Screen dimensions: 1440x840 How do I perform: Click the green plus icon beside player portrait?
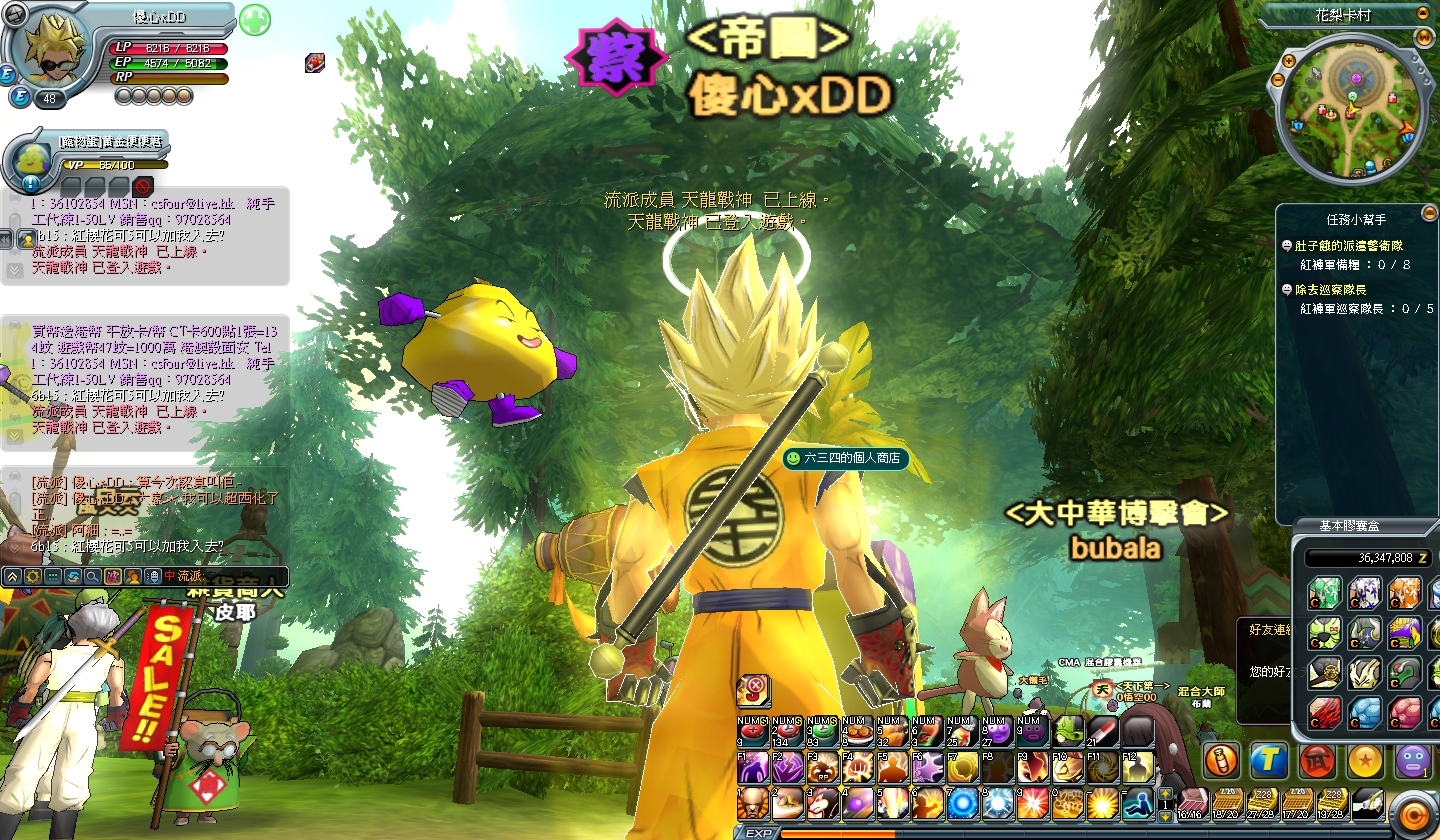(255, 19)
